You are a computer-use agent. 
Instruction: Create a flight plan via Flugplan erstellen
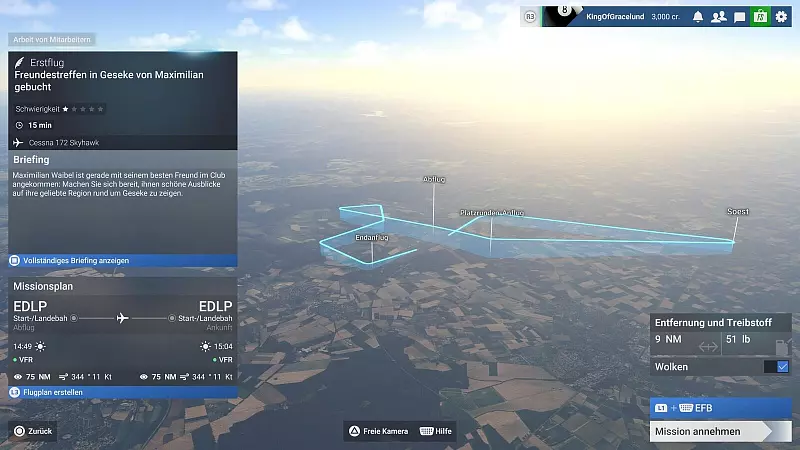(123, 393)
